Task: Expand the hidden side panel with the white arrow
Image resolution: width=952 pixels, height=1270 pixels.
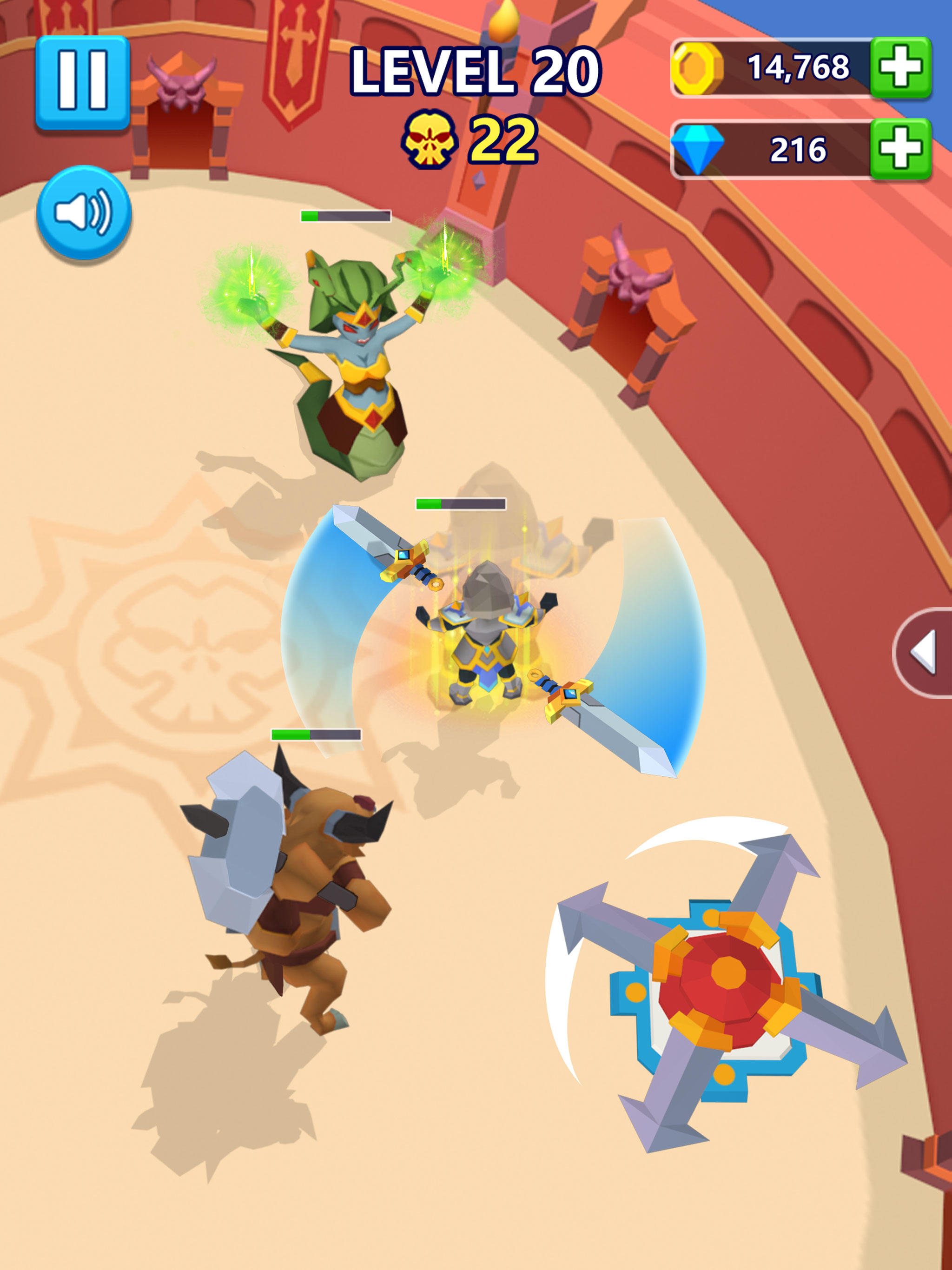Action: (x=930, y=652)
